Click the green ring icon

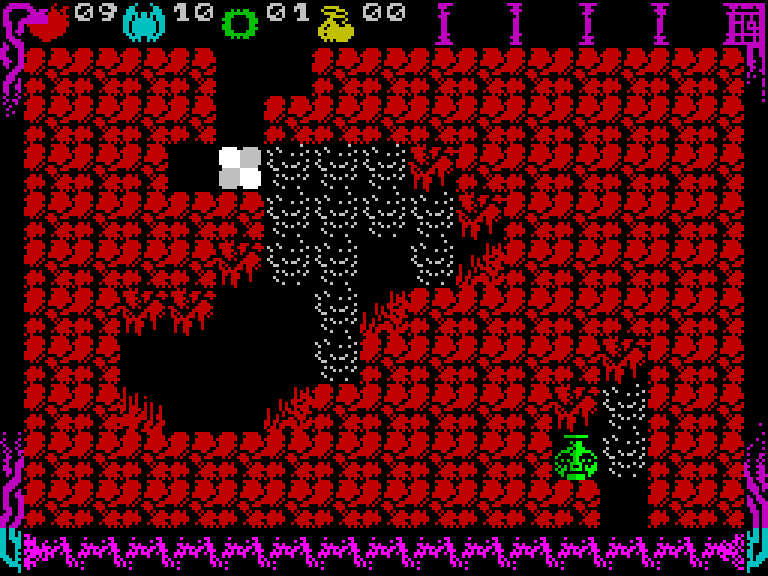[240, 24]
